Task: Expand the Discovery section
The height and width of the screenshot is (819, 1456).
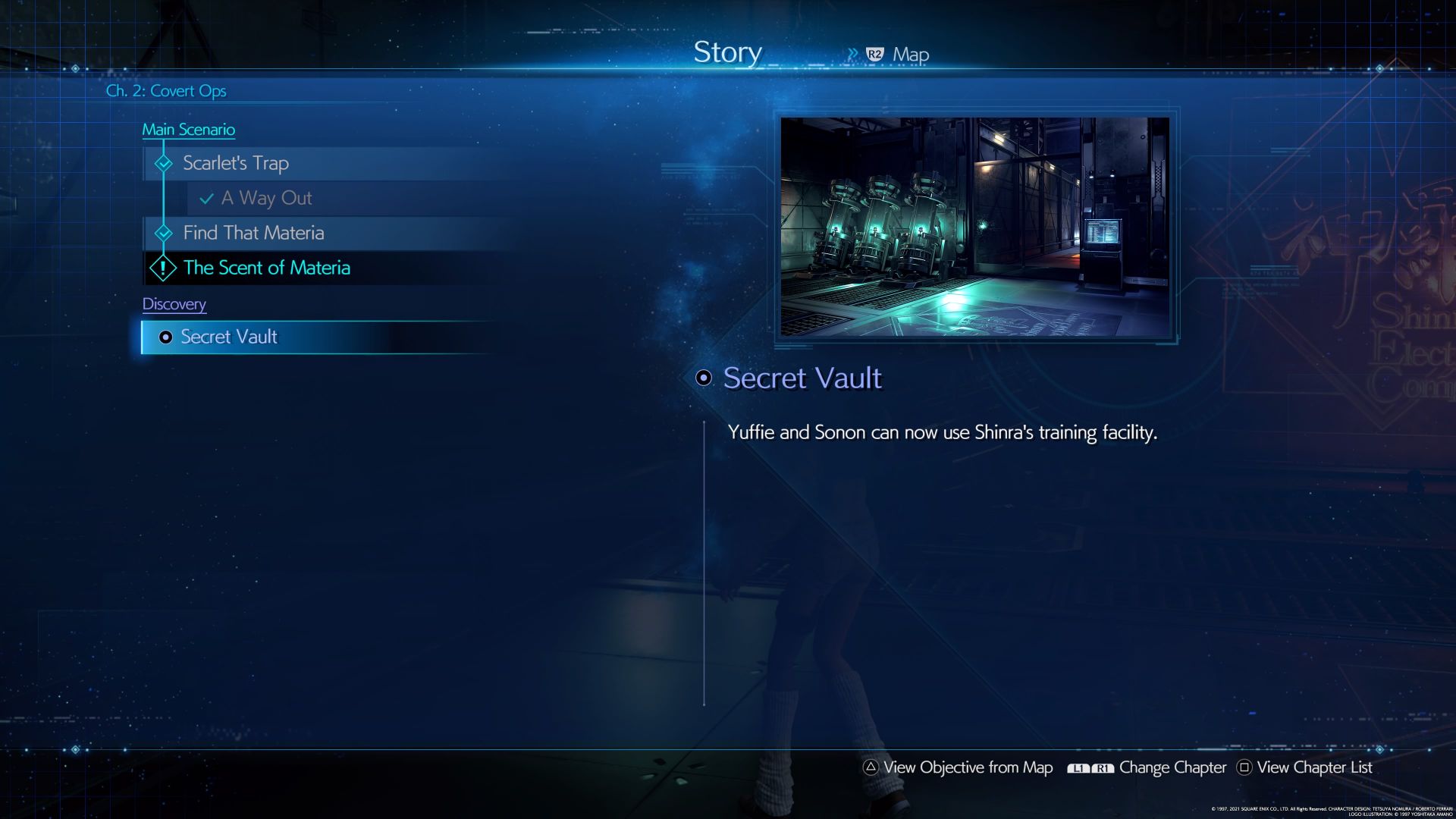Action: (x=174, y=303)
